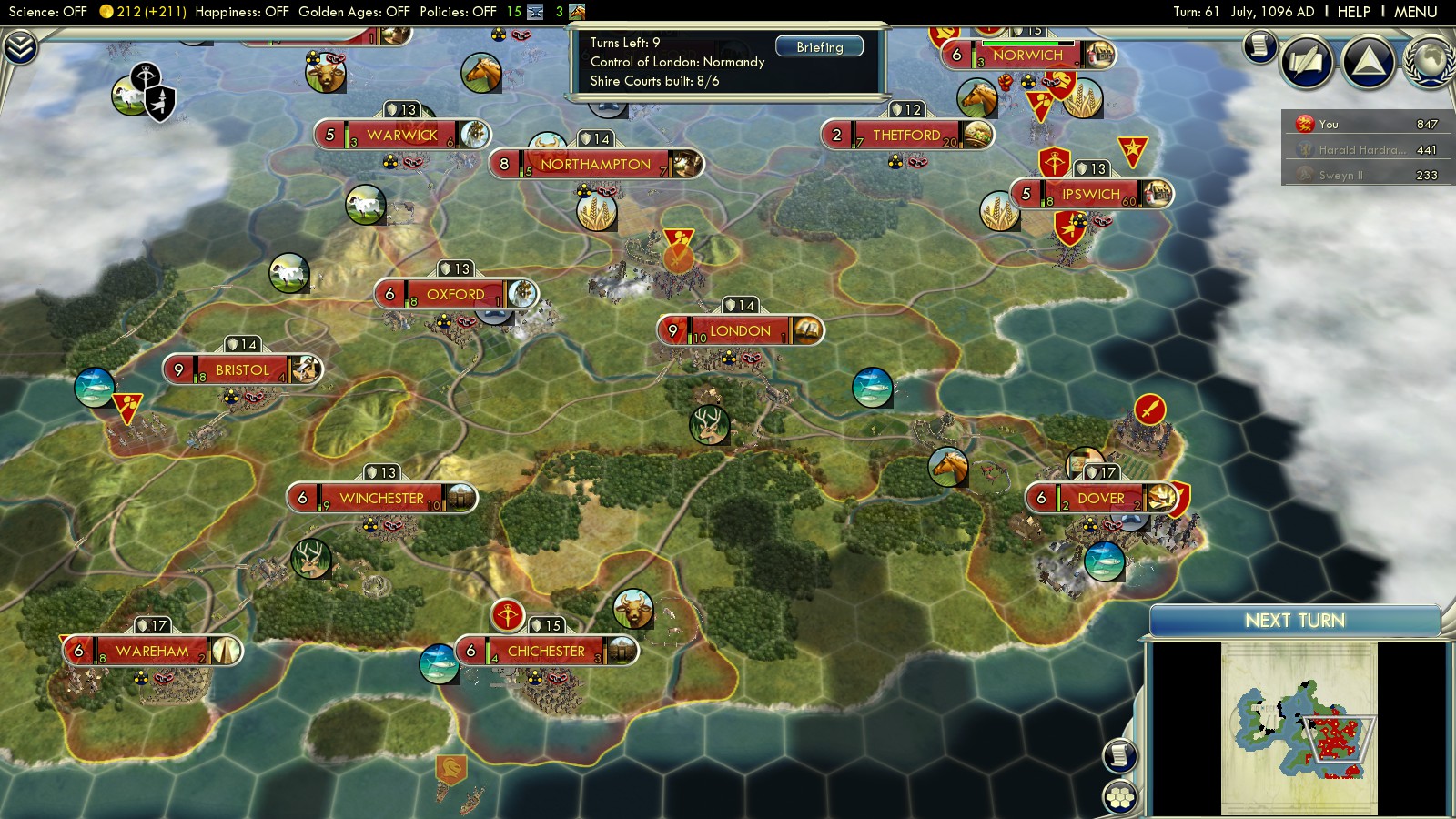End the turn with Next Turn

pos(1294,621)
